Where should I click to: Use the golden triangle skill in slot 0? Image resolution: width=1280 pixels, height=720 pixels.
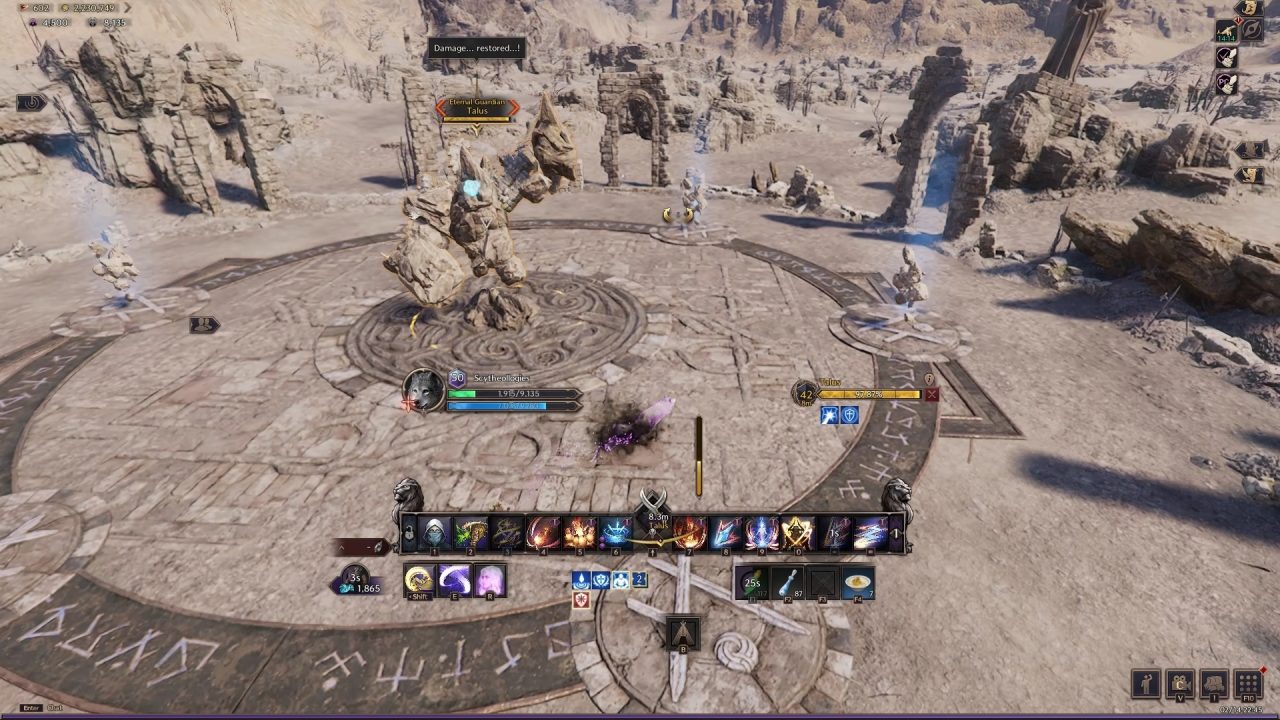pyautogui.click(x=798, y=532)
